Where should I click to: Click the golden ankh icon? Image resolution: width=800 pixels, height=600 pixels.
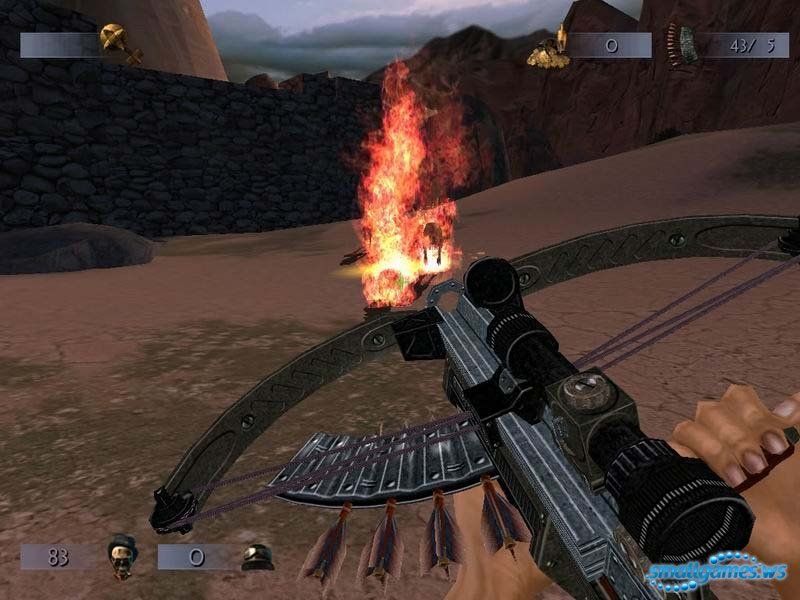coord(118,43)
